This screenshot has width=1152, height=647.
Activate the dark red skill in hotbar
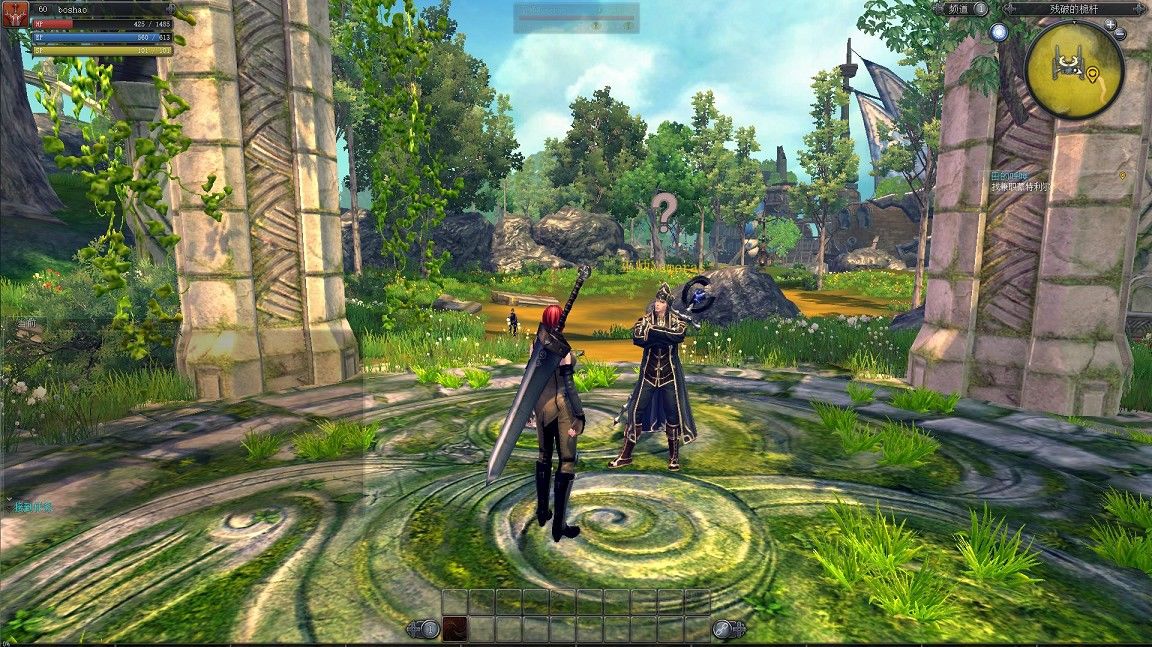point(455,629)
